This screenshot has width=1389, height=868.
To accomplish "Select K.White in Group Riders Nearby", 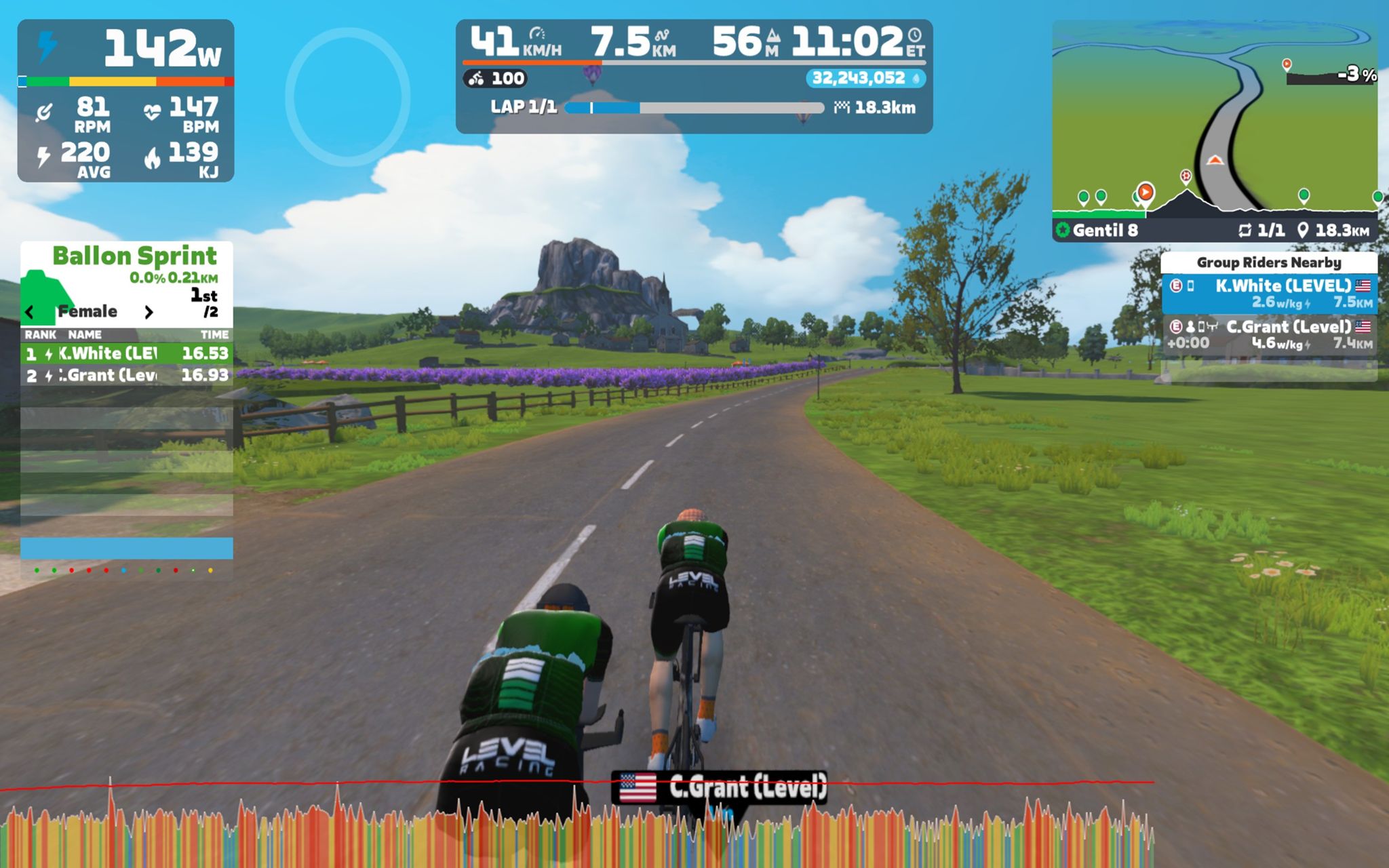I will point(1269,294).
